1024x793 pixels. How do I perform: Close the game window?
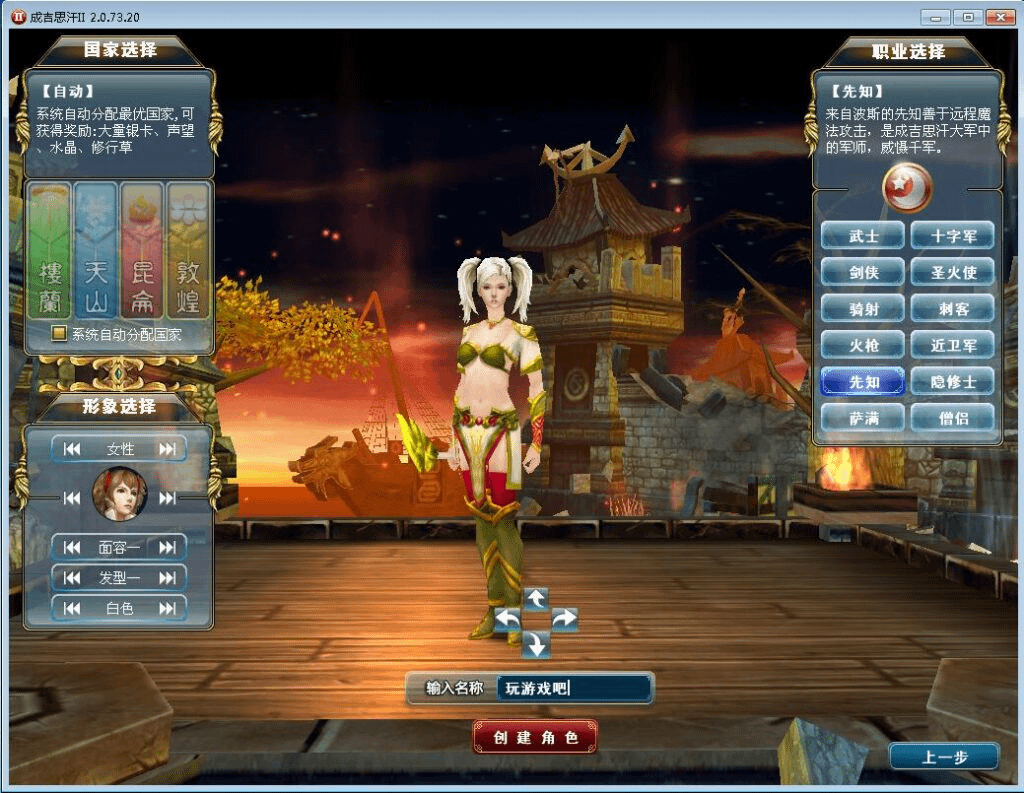[1000, 17]
